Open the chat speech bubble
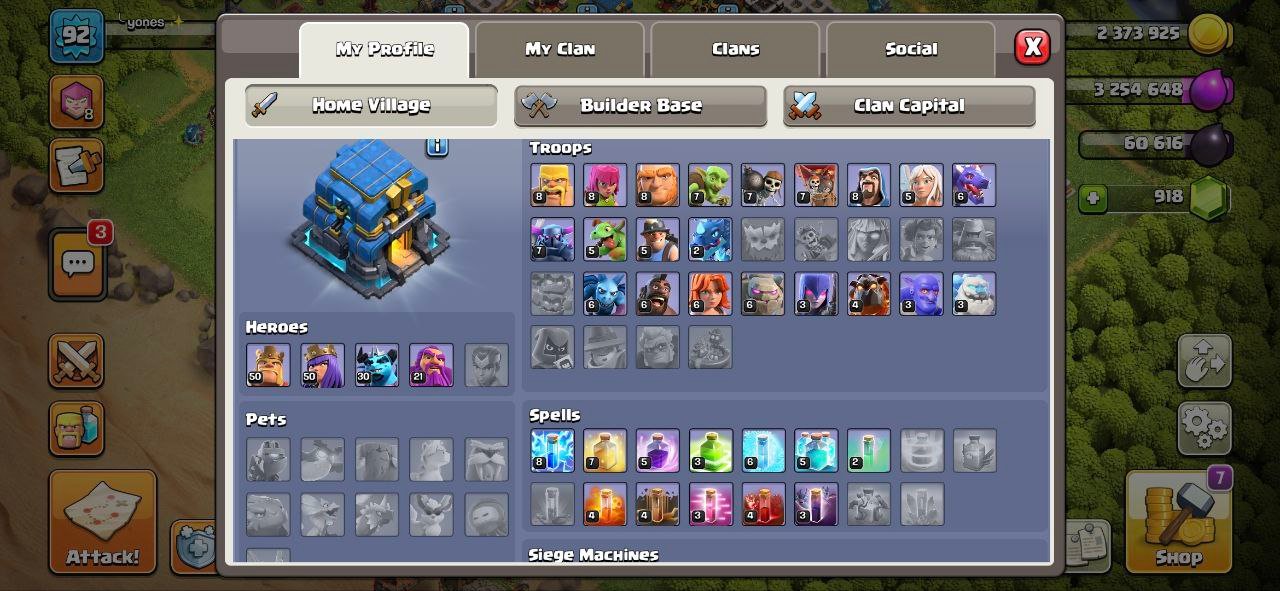1280x591 pixels. click(x=78, y=263)
